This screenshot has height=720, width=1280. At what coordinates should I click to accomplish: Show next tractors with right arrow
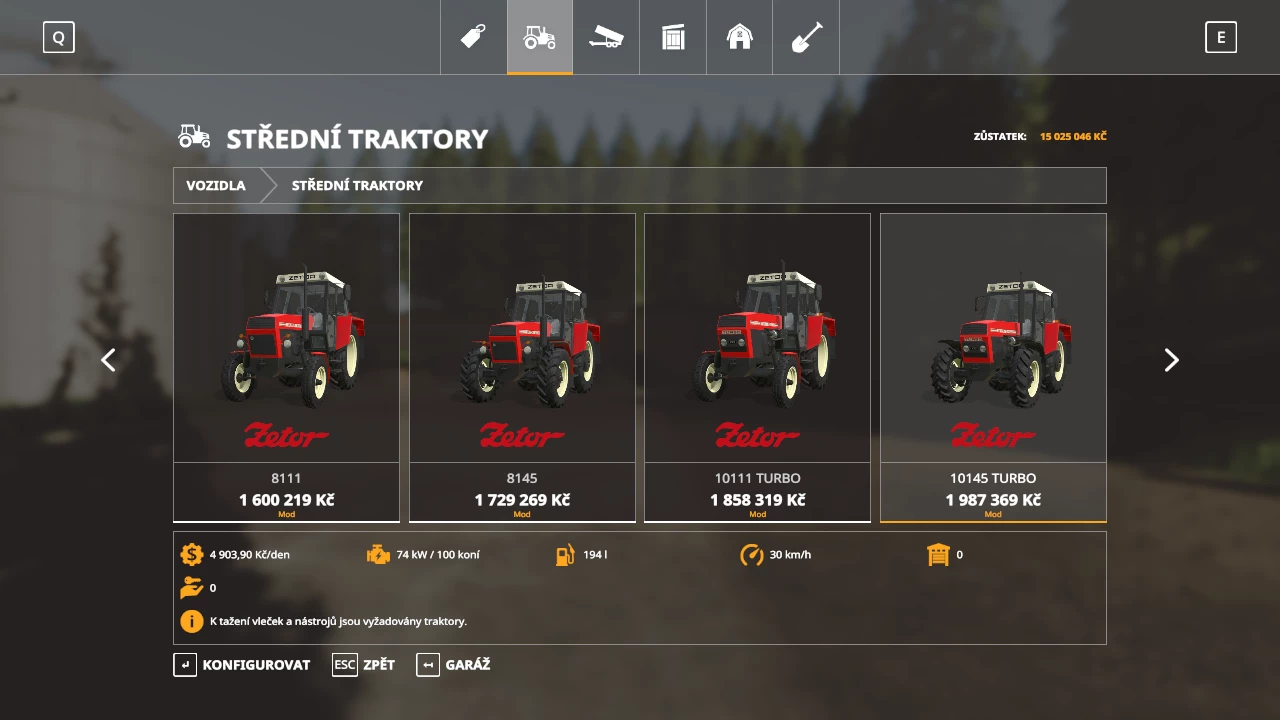(1171, 360)
